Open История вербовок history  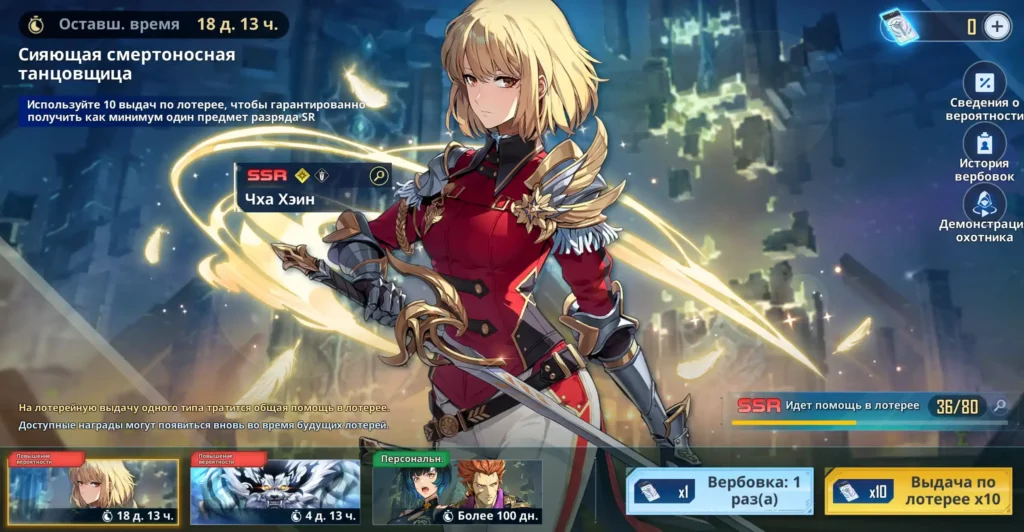[984, 144]
